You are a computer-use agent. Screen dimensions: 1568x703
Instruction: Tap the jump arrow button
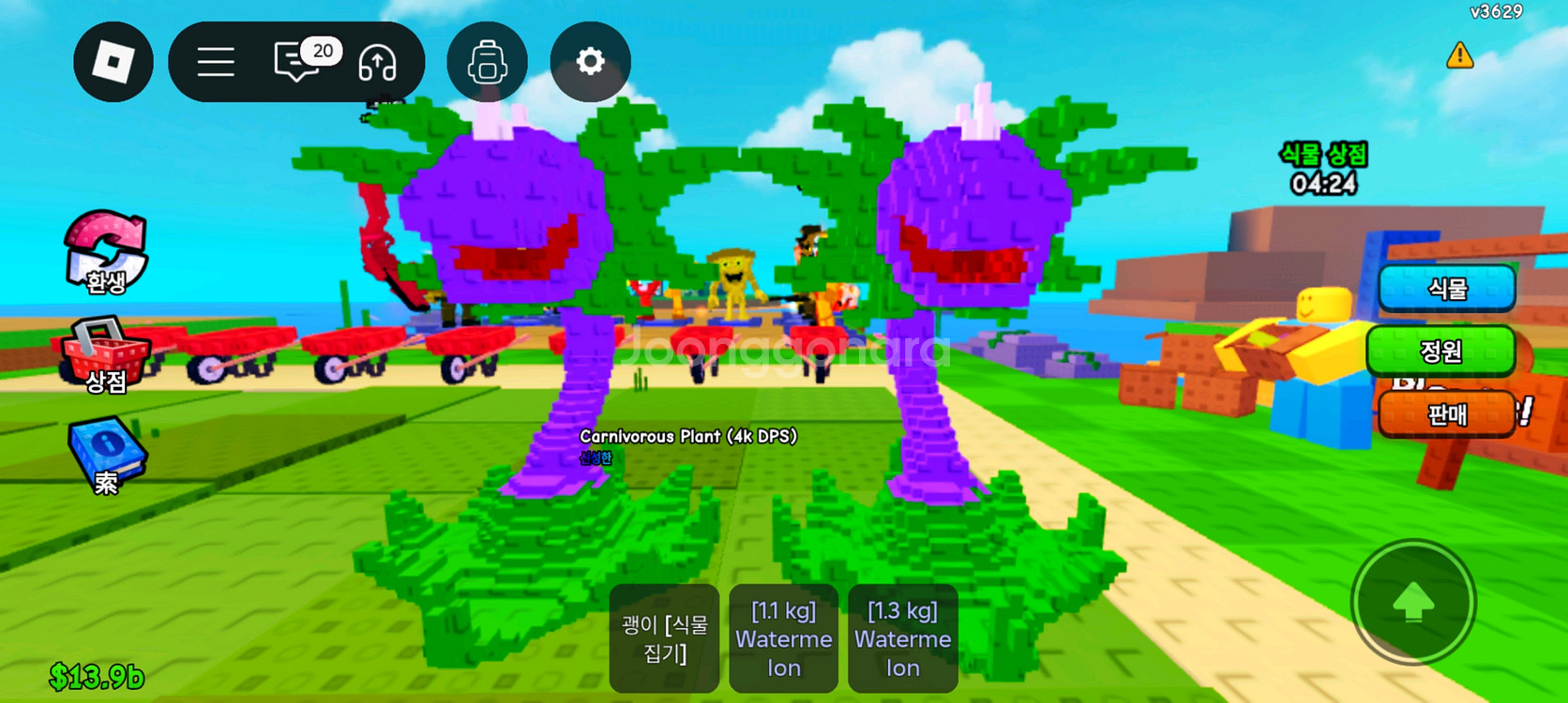pyautogui.click(x=1413, y=603)
